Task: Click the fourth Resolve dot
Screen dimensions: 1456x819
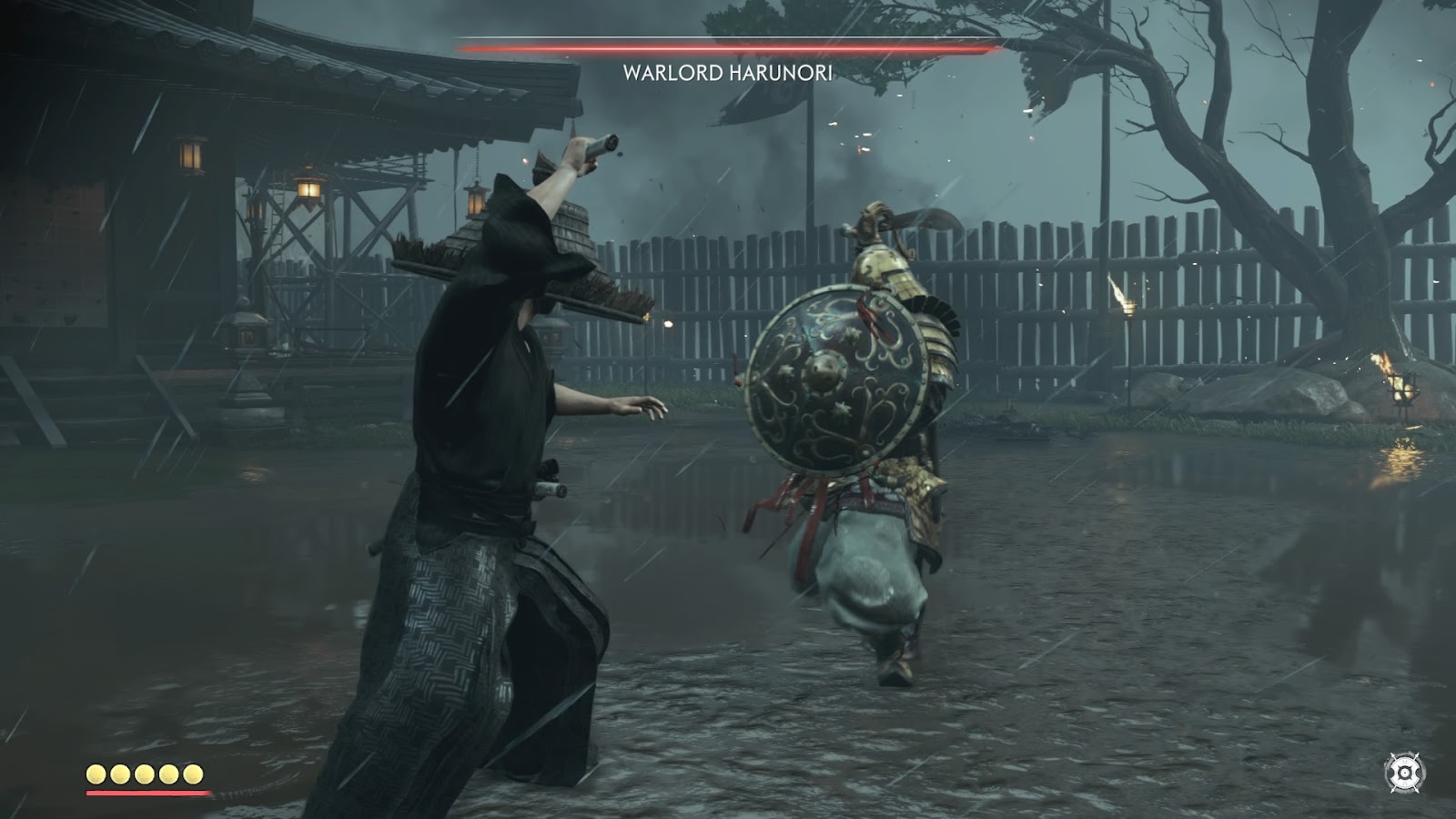Action: [x=167, y=773]
